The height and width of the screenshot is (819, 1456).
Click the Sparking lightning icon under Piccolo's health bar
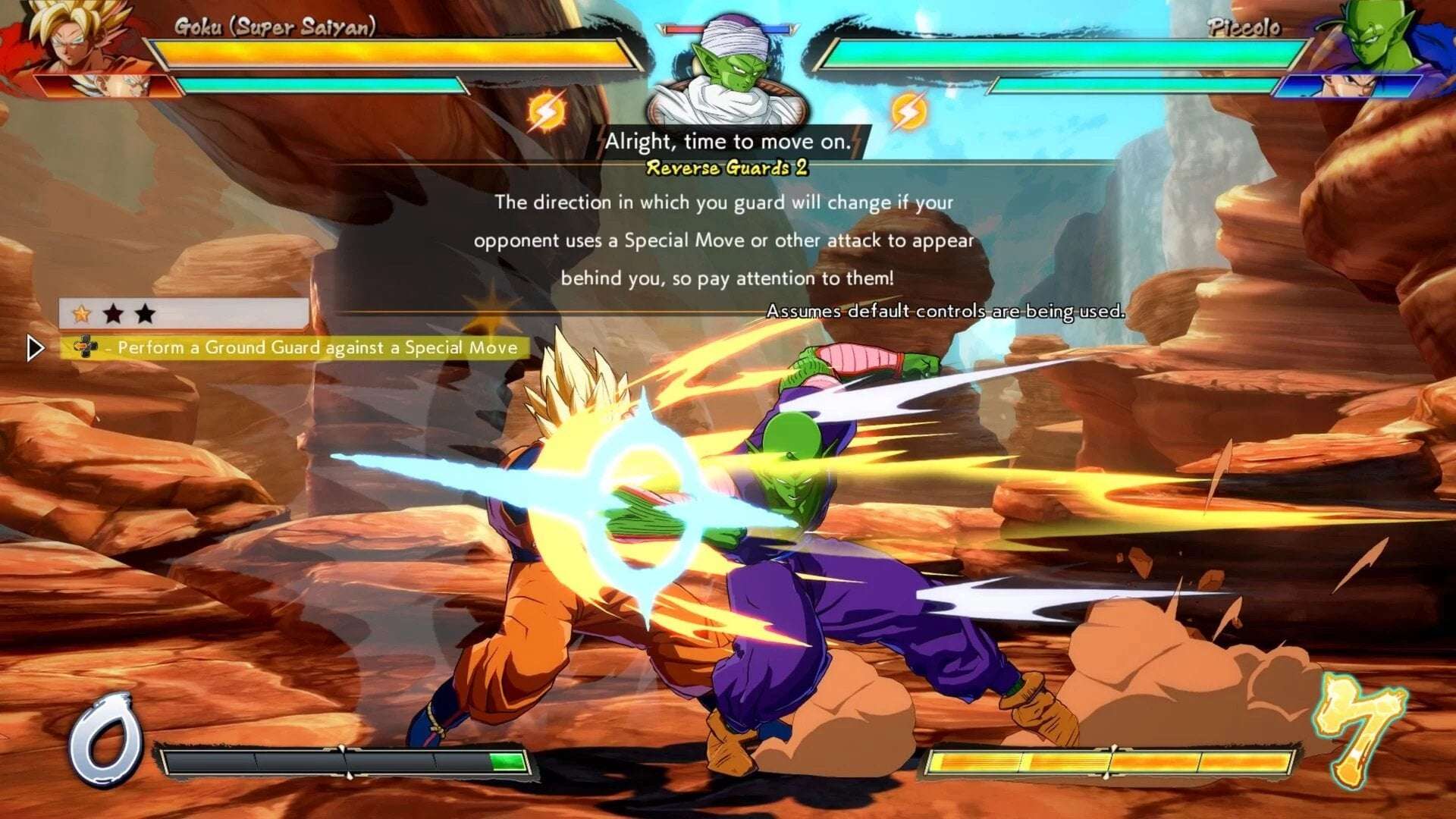908,111
